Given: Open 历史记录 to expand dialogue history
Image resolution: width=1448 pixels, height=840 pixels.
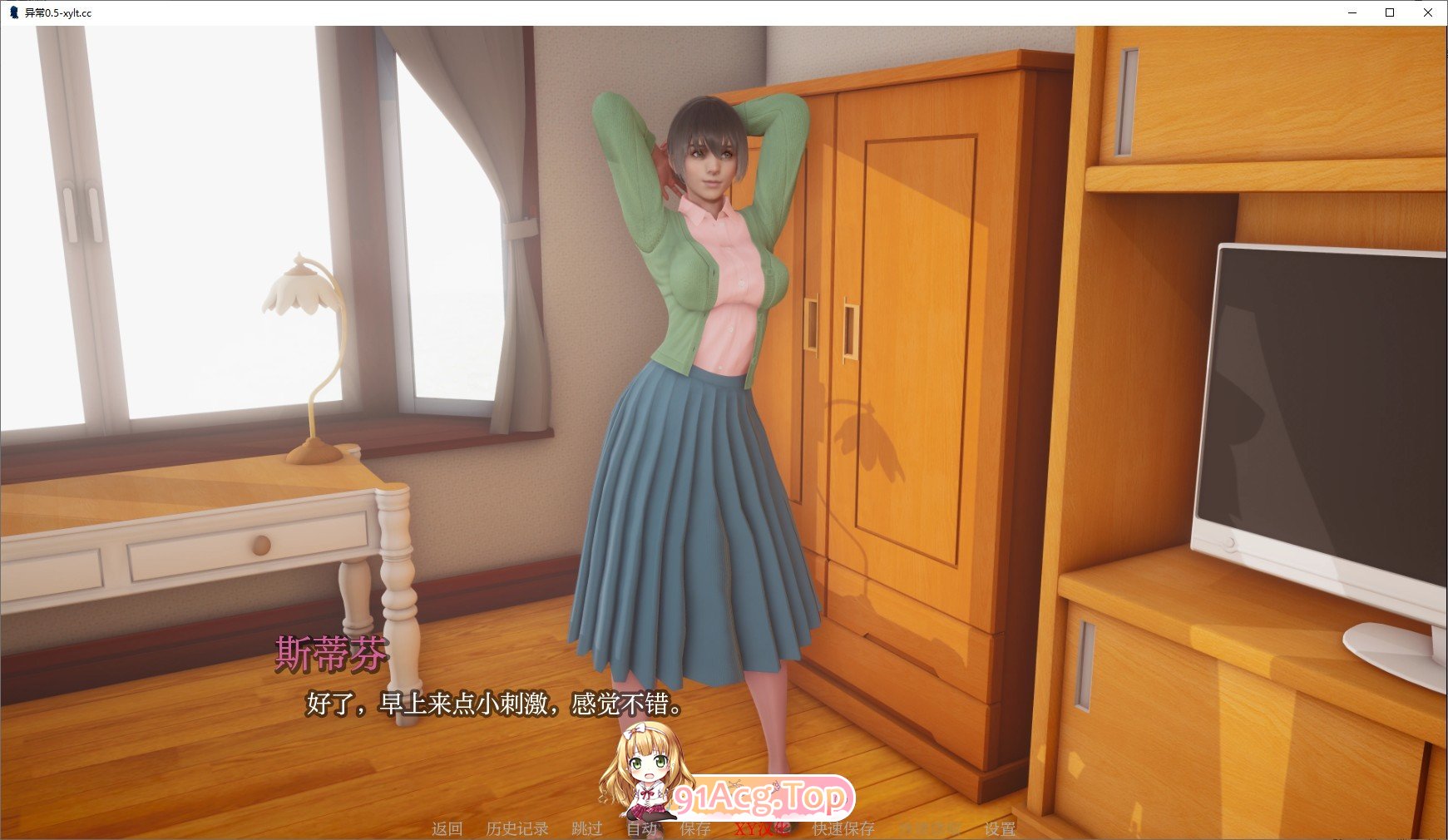Looking at the screenshot, I should [516, 828].
